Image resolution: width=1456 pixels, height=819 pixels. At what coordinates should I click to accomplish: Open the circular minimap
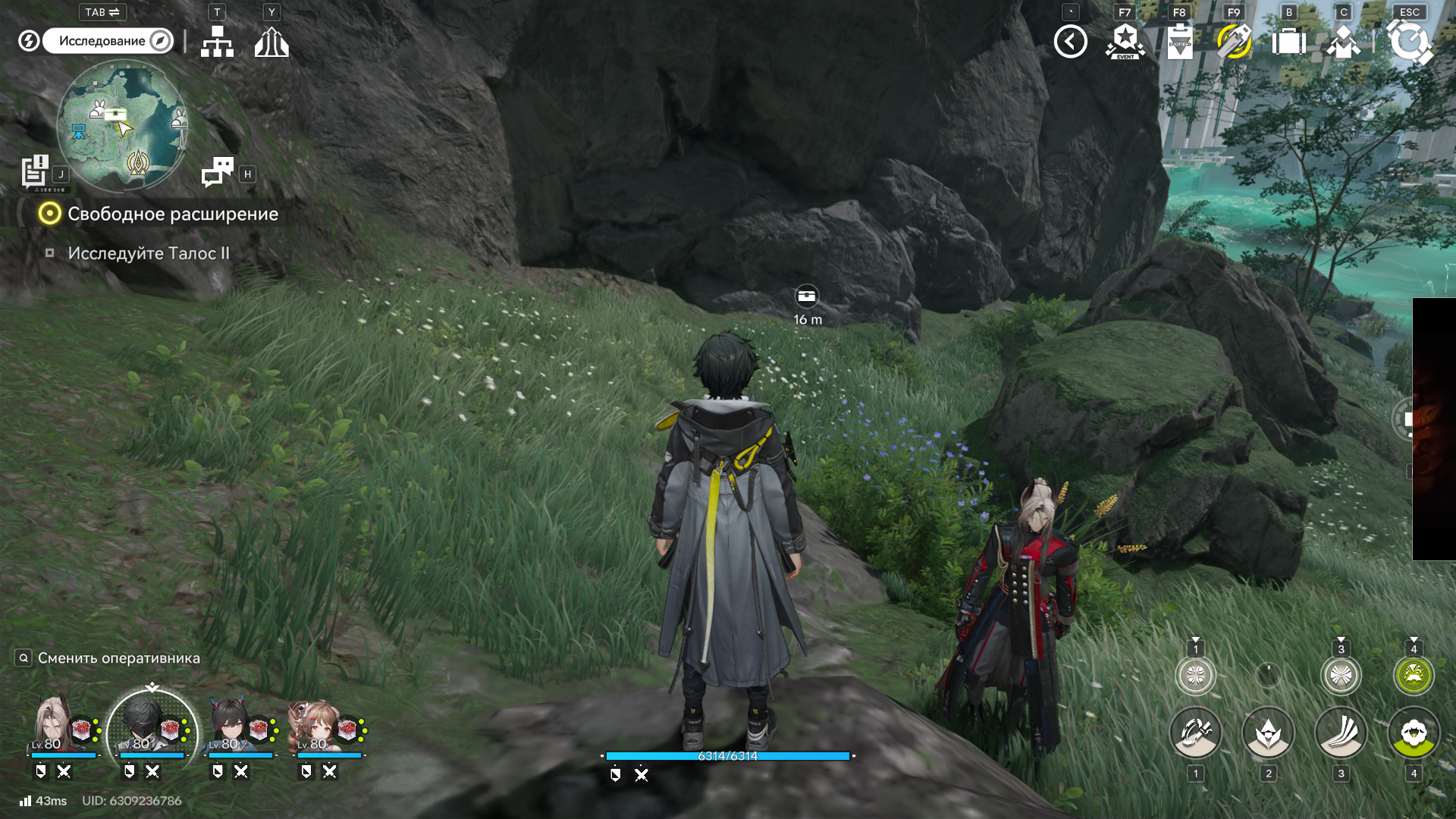coord(122,126)
